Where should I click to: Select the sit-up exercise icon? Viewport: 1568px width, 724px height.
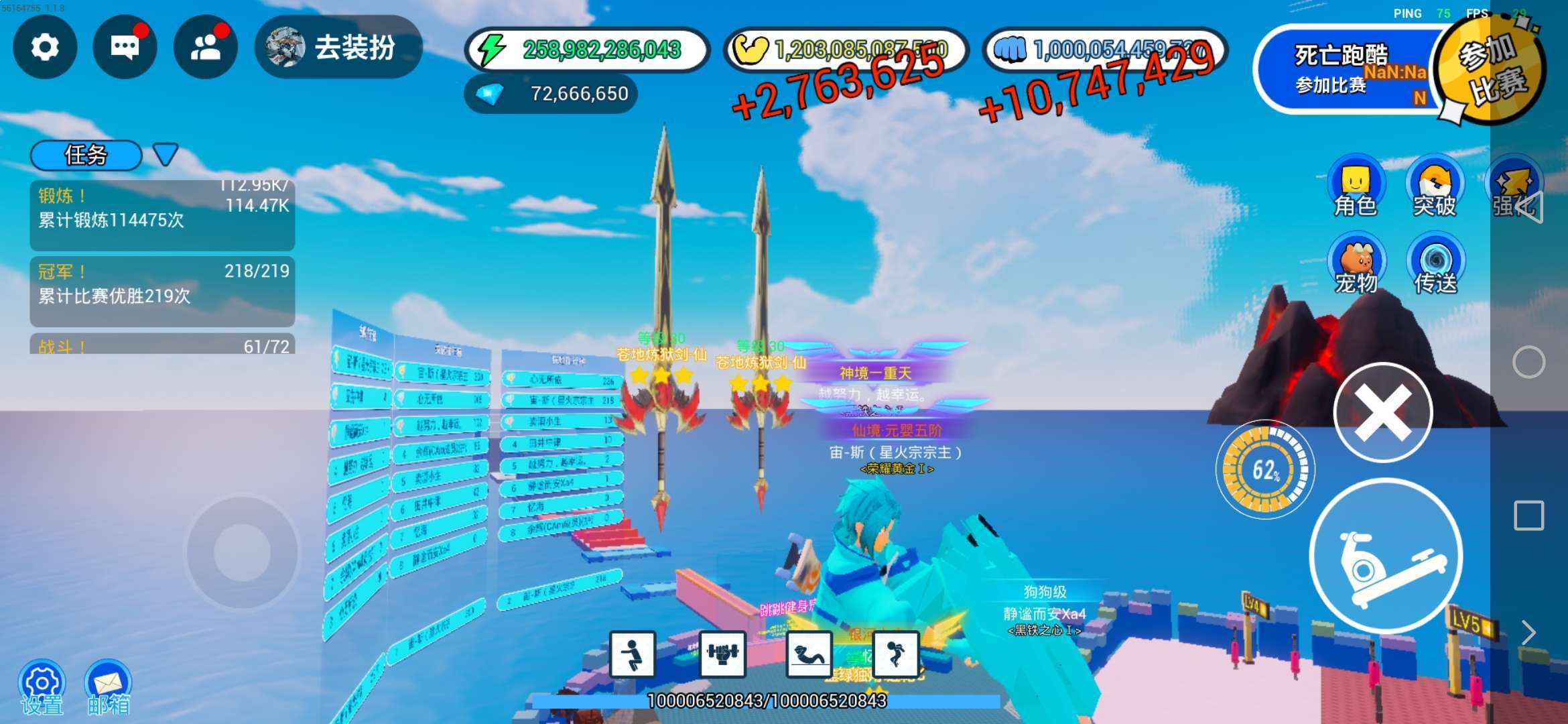pos(809,654)
